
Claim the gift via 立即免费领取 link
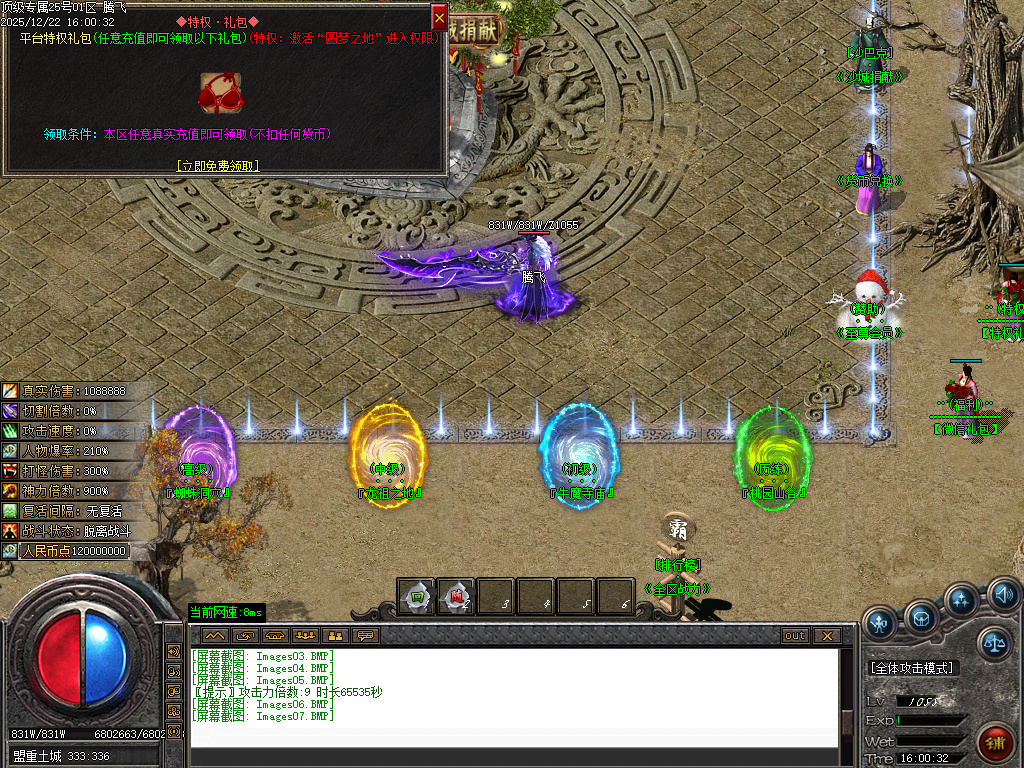(218, 166)
